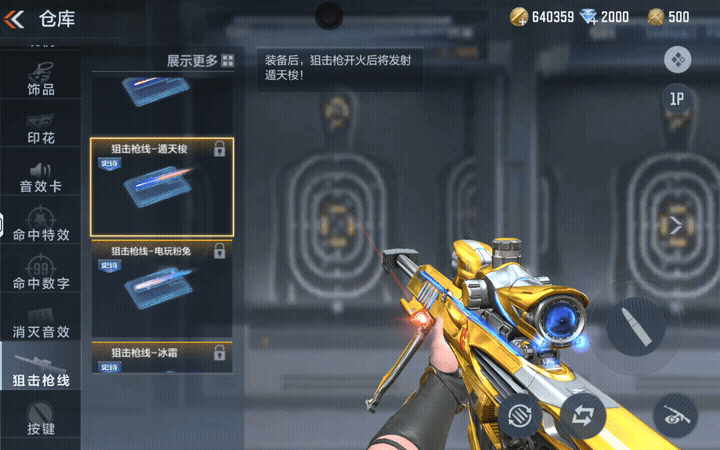This screenshot has width=720, height=450.
Task: Toggle the 1P view button
Action: [x=678, y=99]
